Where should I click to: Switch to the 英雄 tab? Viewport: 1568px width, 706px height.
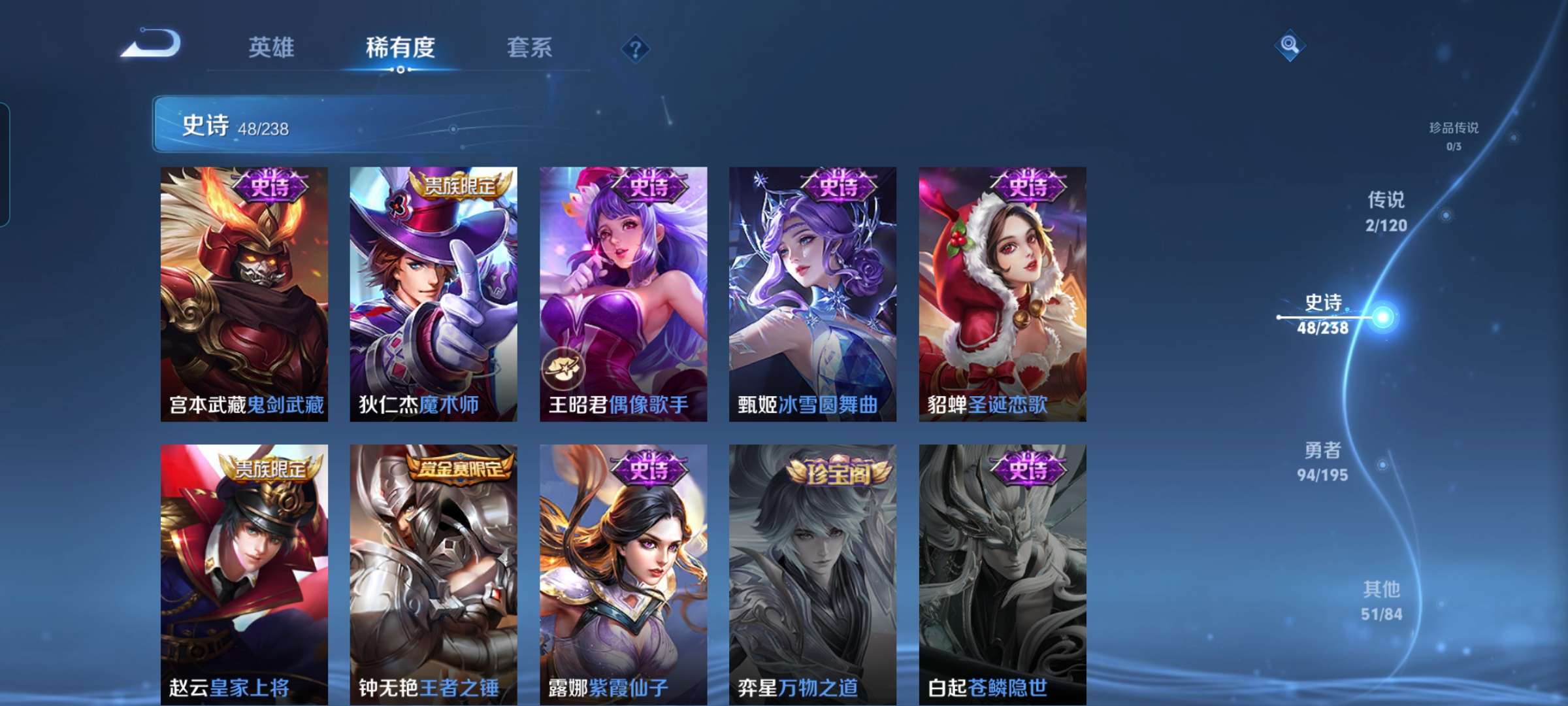click(272, 47)
